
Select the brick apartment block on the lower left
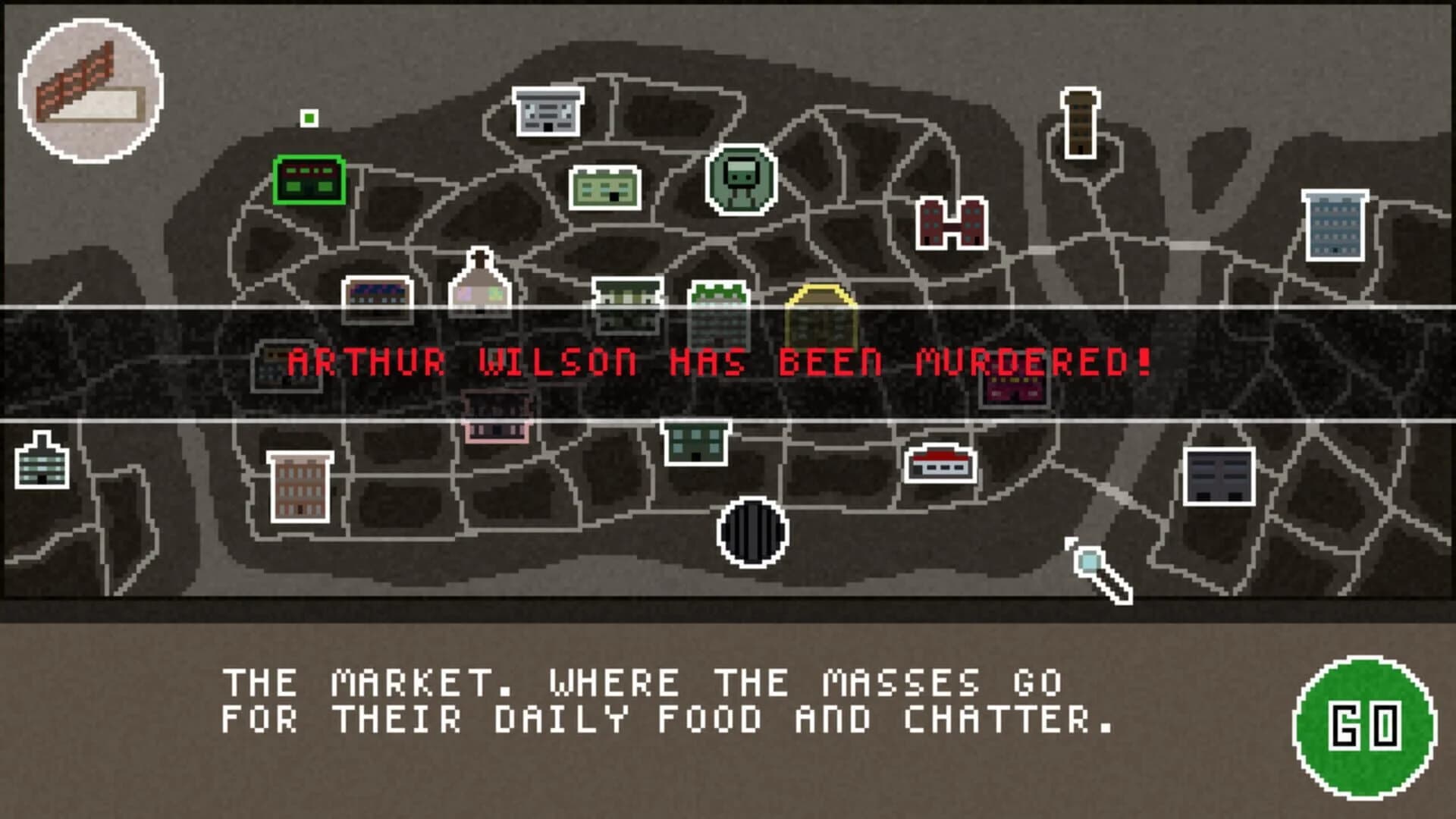pyautogui.click(x=300, y=485)
